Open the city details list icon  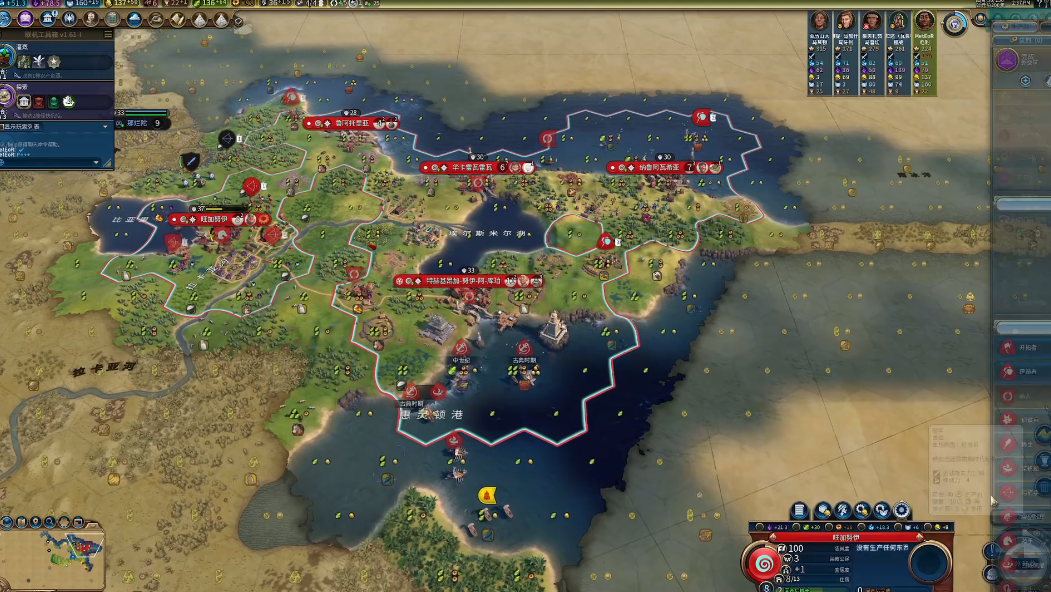point(800,511)
